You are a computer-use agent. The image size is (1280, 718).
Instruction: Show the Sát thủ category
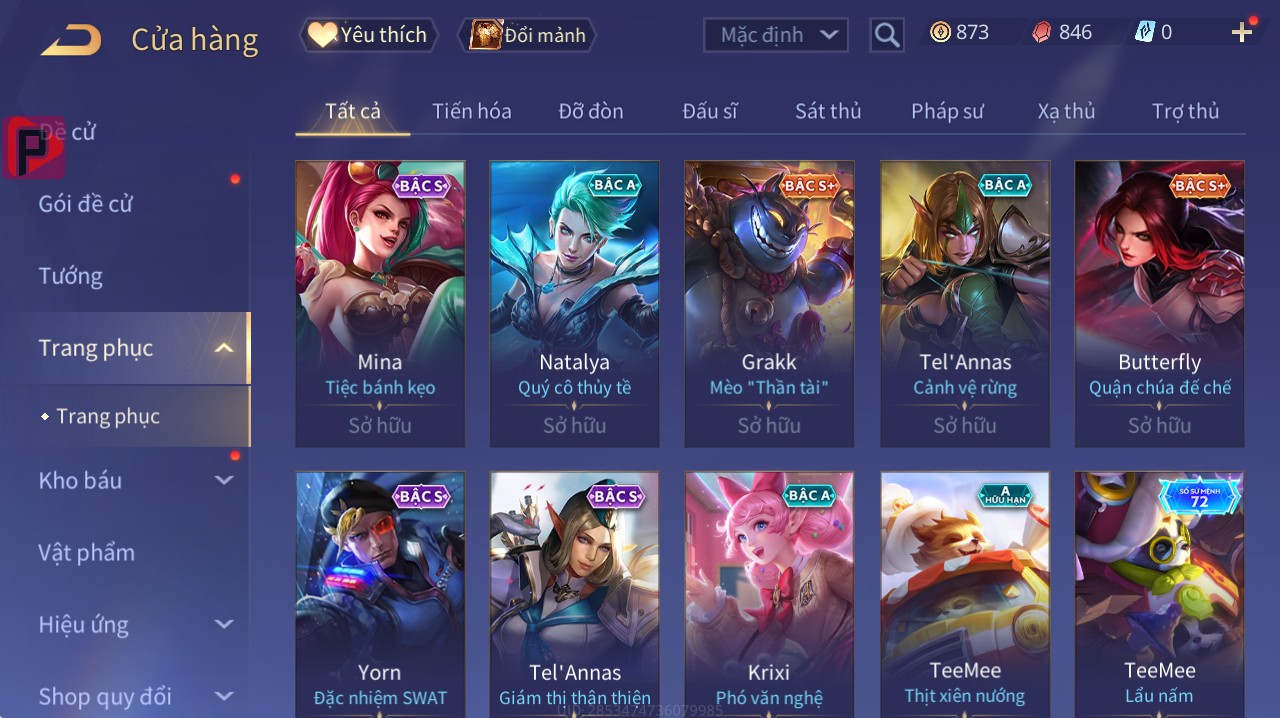[828, 111]
